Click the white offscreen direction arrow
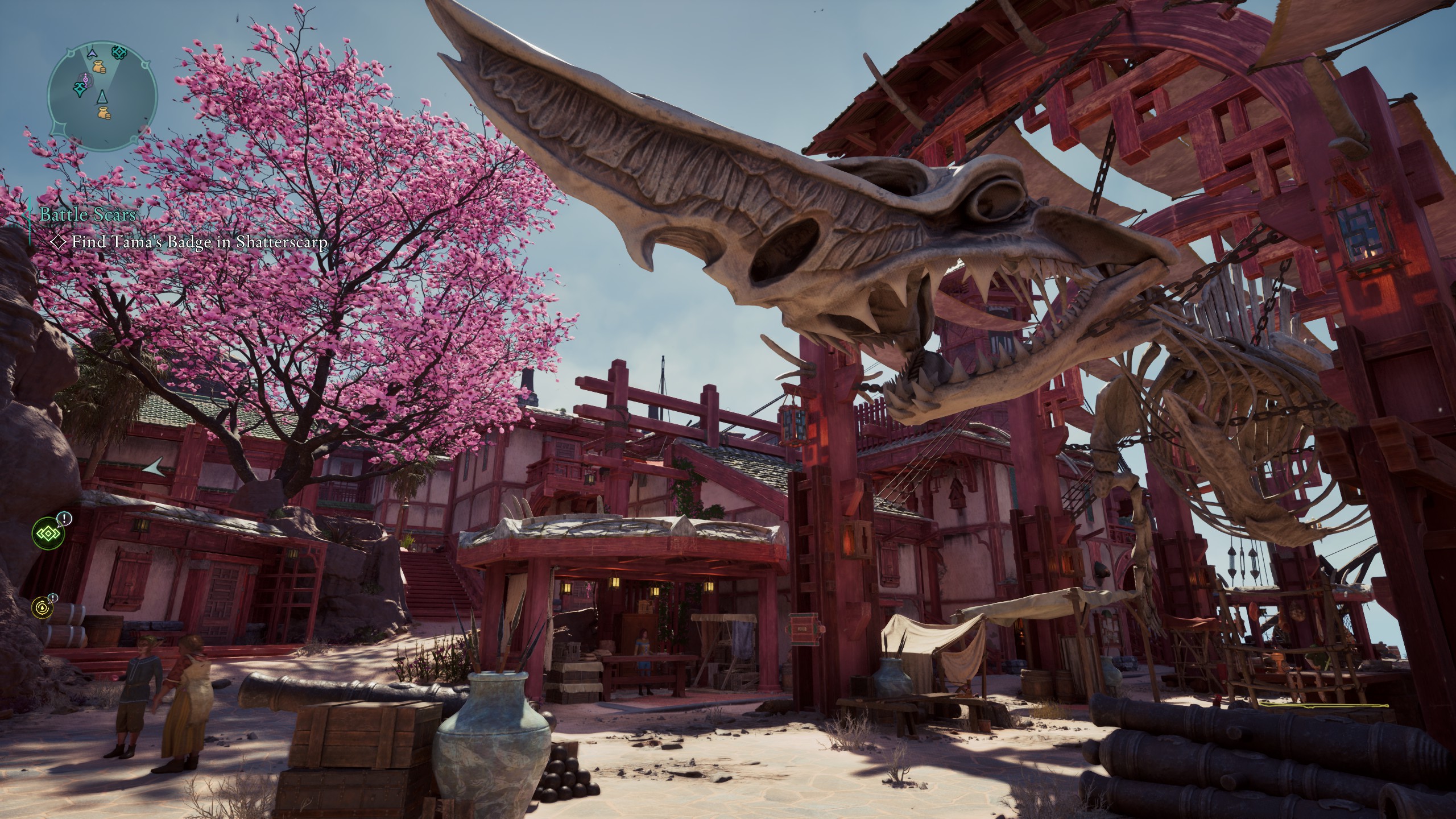Image resolution: width=1456 pixels, height=819 pixels. click(153, 468)
